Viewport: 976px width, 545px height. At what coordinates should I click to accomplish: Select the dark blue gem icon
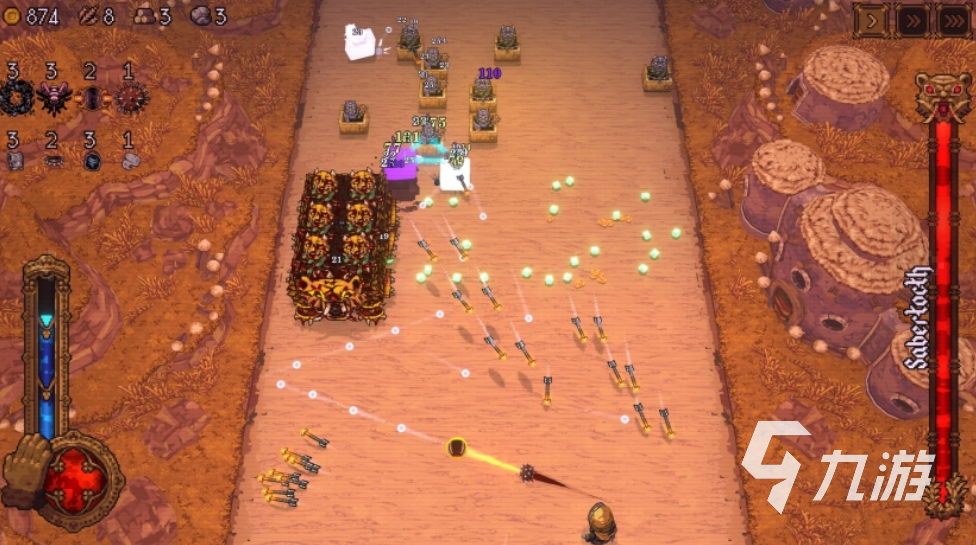click(x=91, y=161)
